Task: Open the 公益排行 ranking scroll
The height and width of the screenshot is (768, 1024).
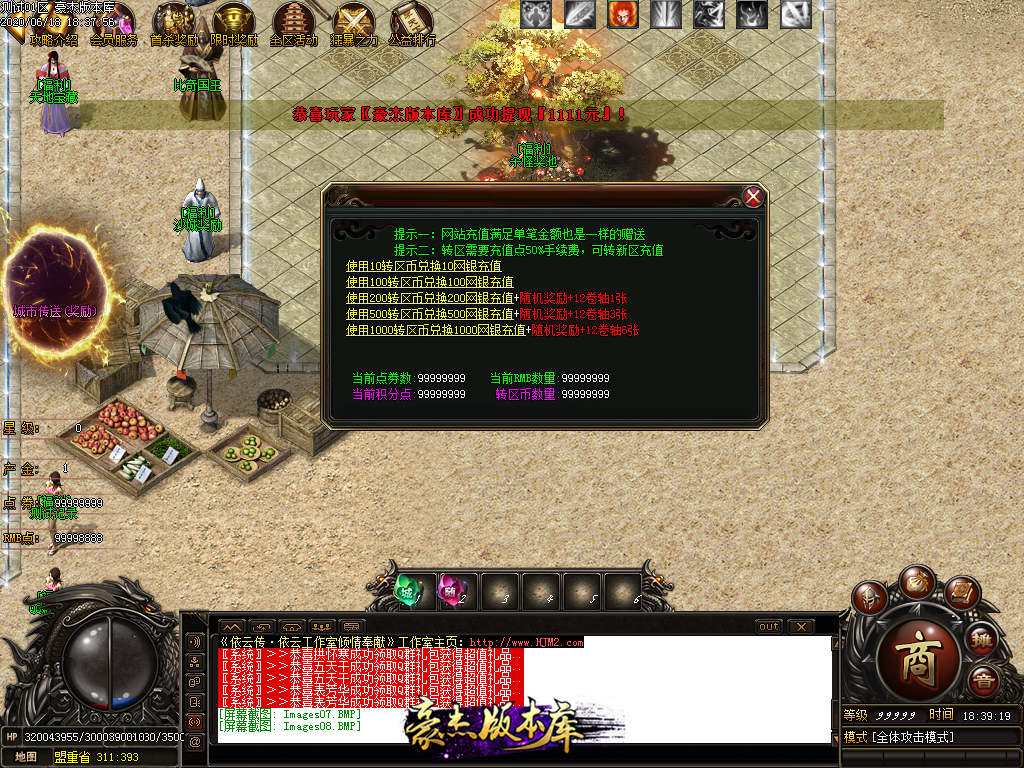Action: coord(412,24)
